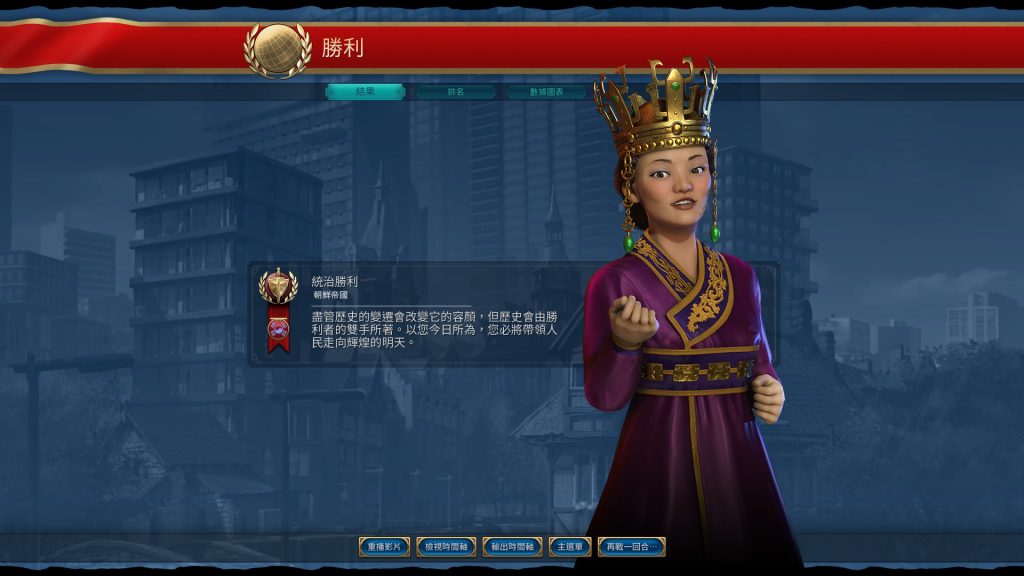Select 再戰一回合 (One More Turn)
The width and height of the screenshot is (1024, 576).
[631, 547]
